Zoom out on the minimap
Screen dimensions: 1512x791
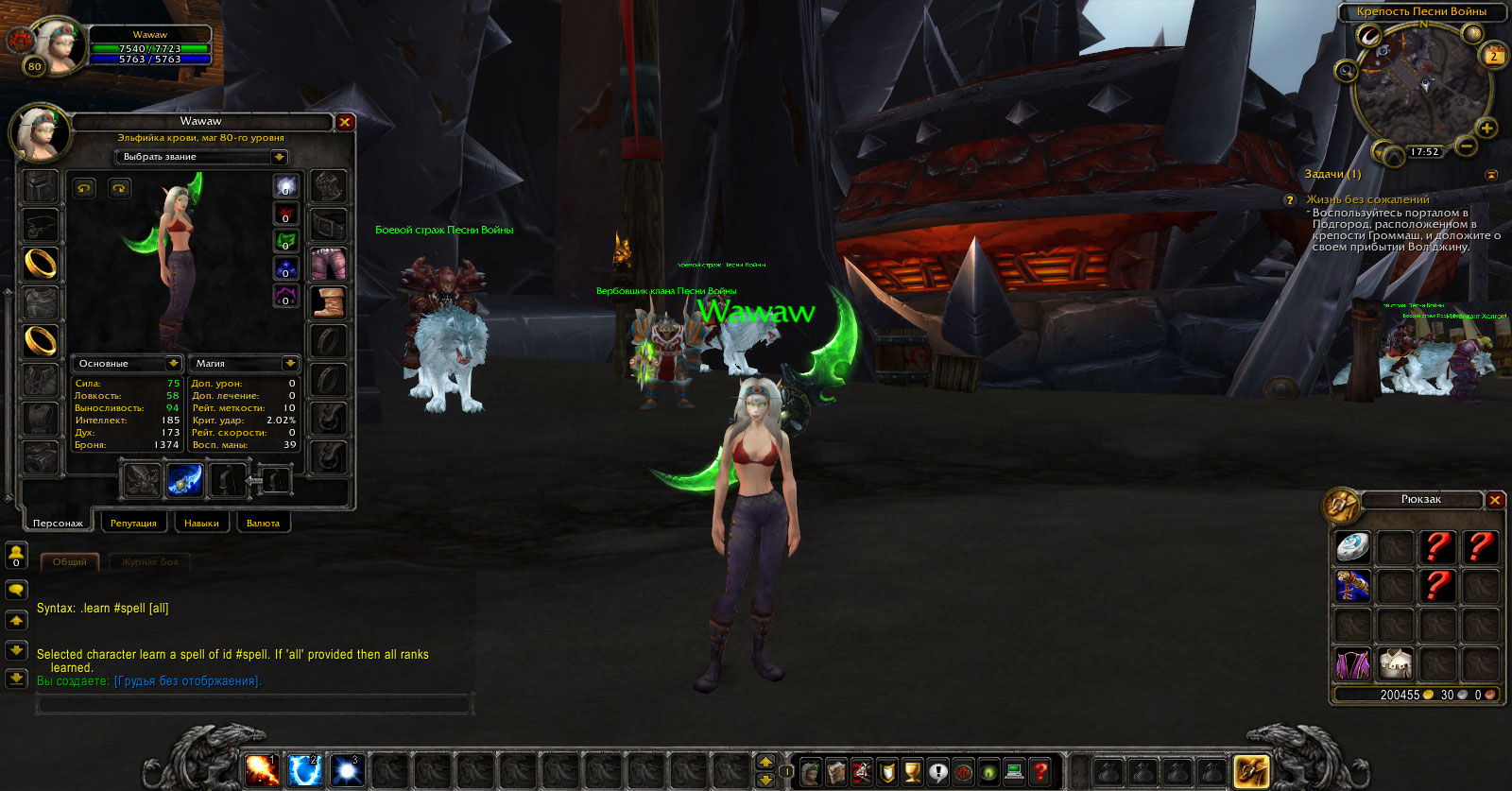1466,146
